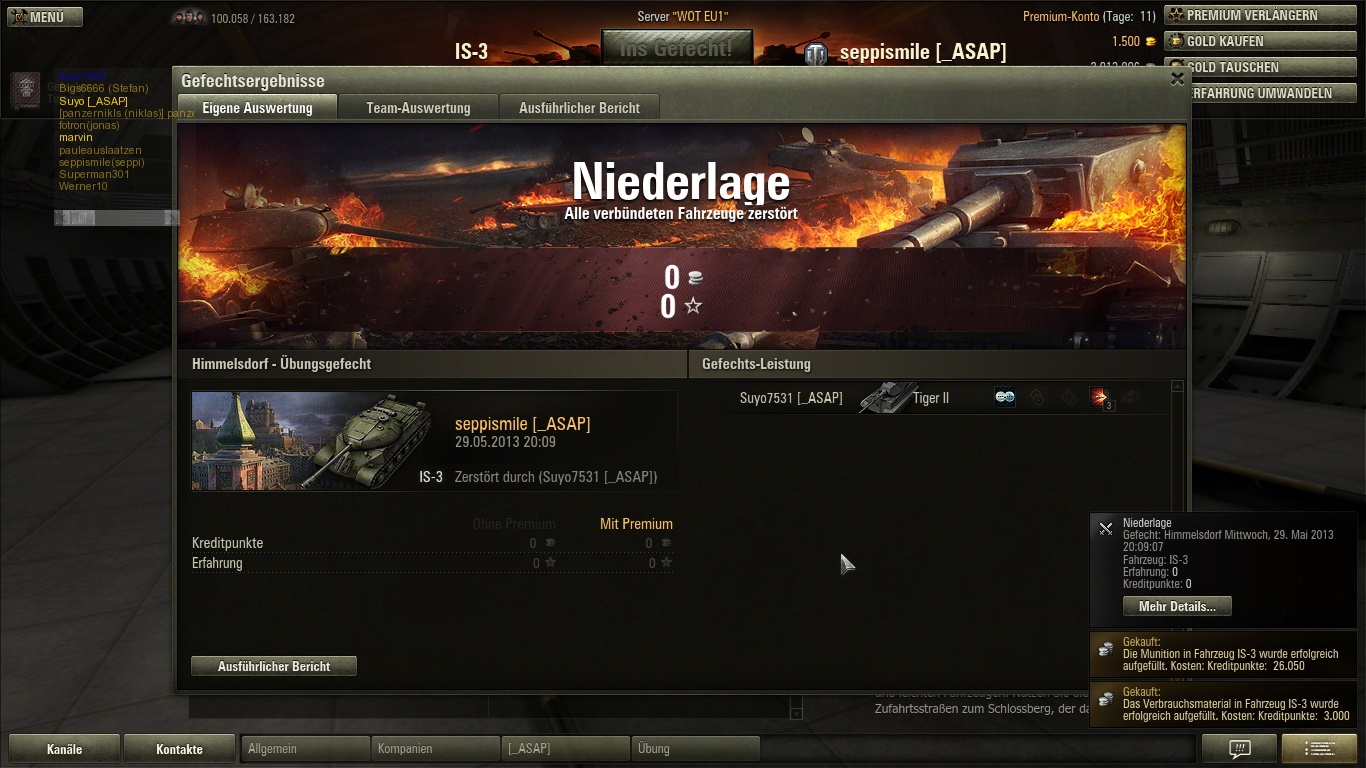Viewport: 1366px width, 768px height.
Task: Switch to the Eigene Auswertung tab
Action: [x=257, y=108]
